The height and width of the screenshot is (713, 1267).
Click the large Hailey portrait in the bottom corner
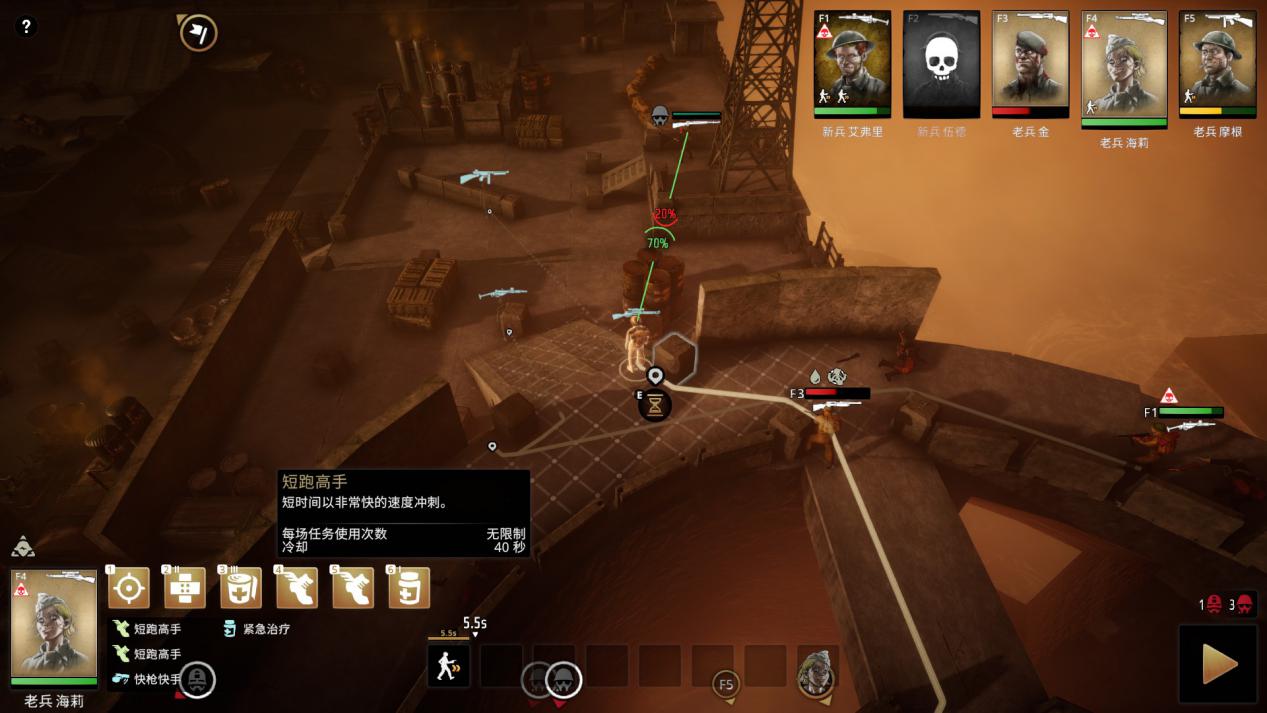click(54, 626)
